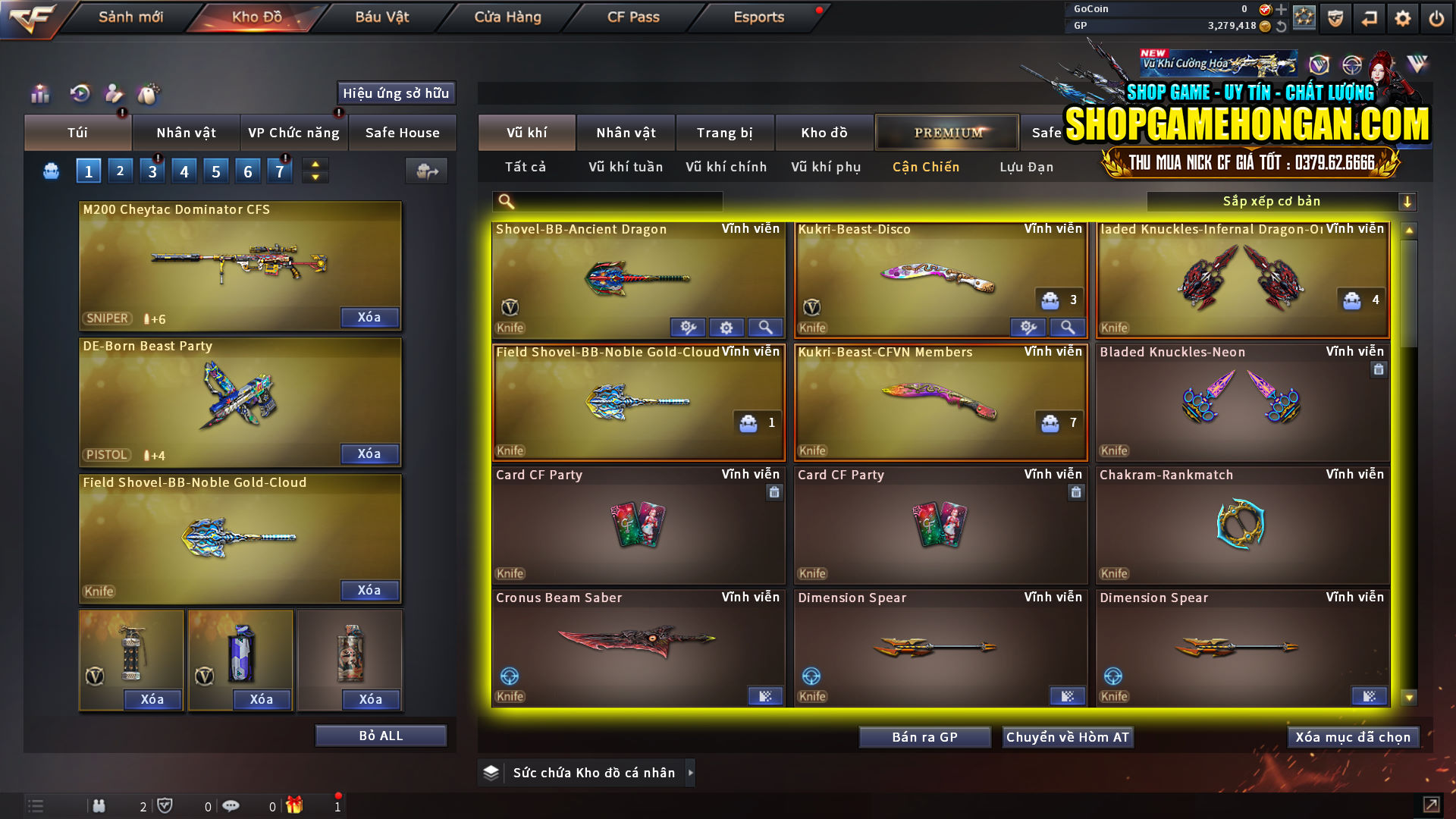Click the clan shield icon near the settings gear
Image resolution: width=1456 pixels, height=819 pixels.
1335,17
